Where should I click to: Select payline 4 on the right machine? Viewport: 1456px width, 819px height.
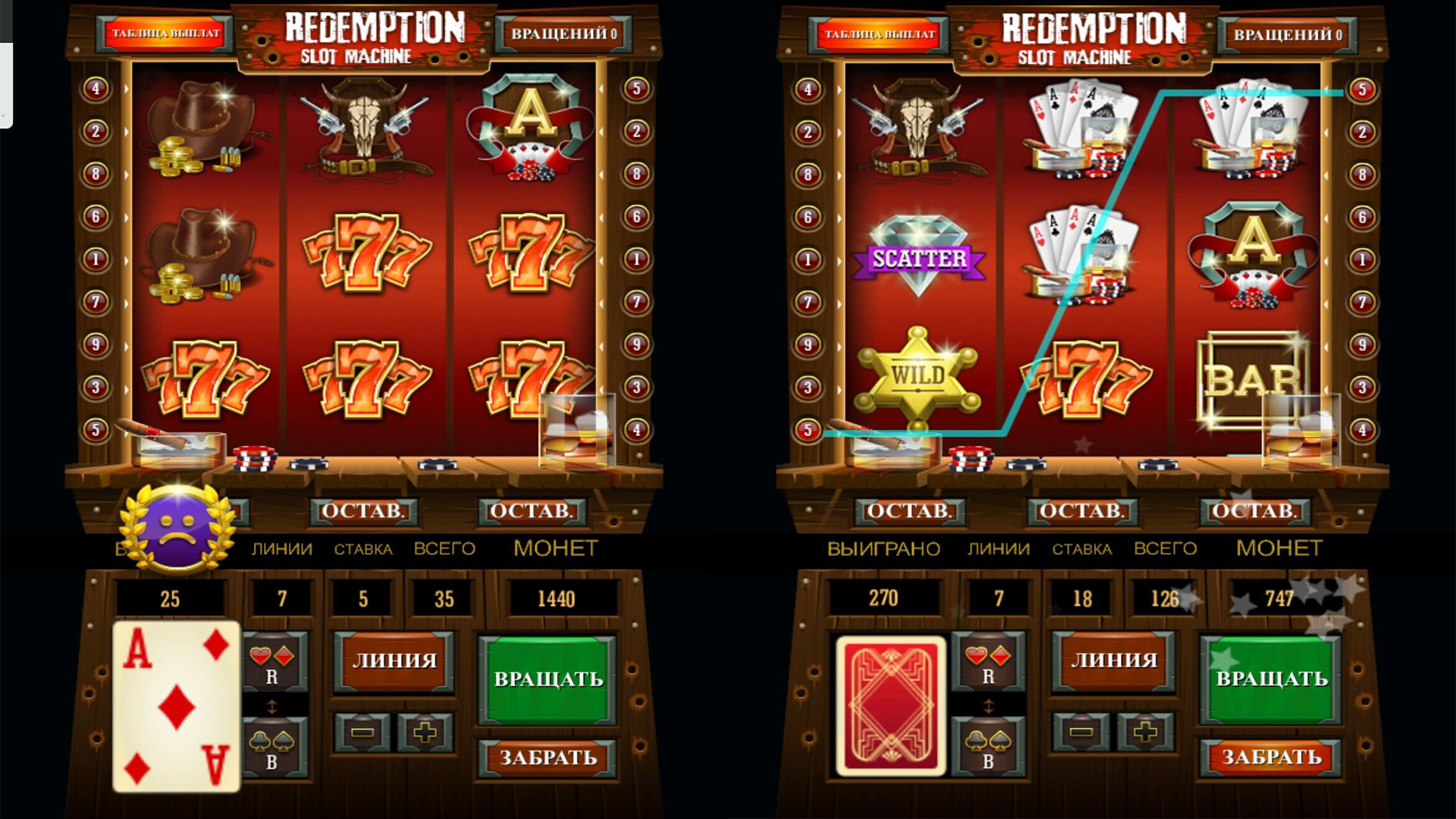click(1365, 428)
